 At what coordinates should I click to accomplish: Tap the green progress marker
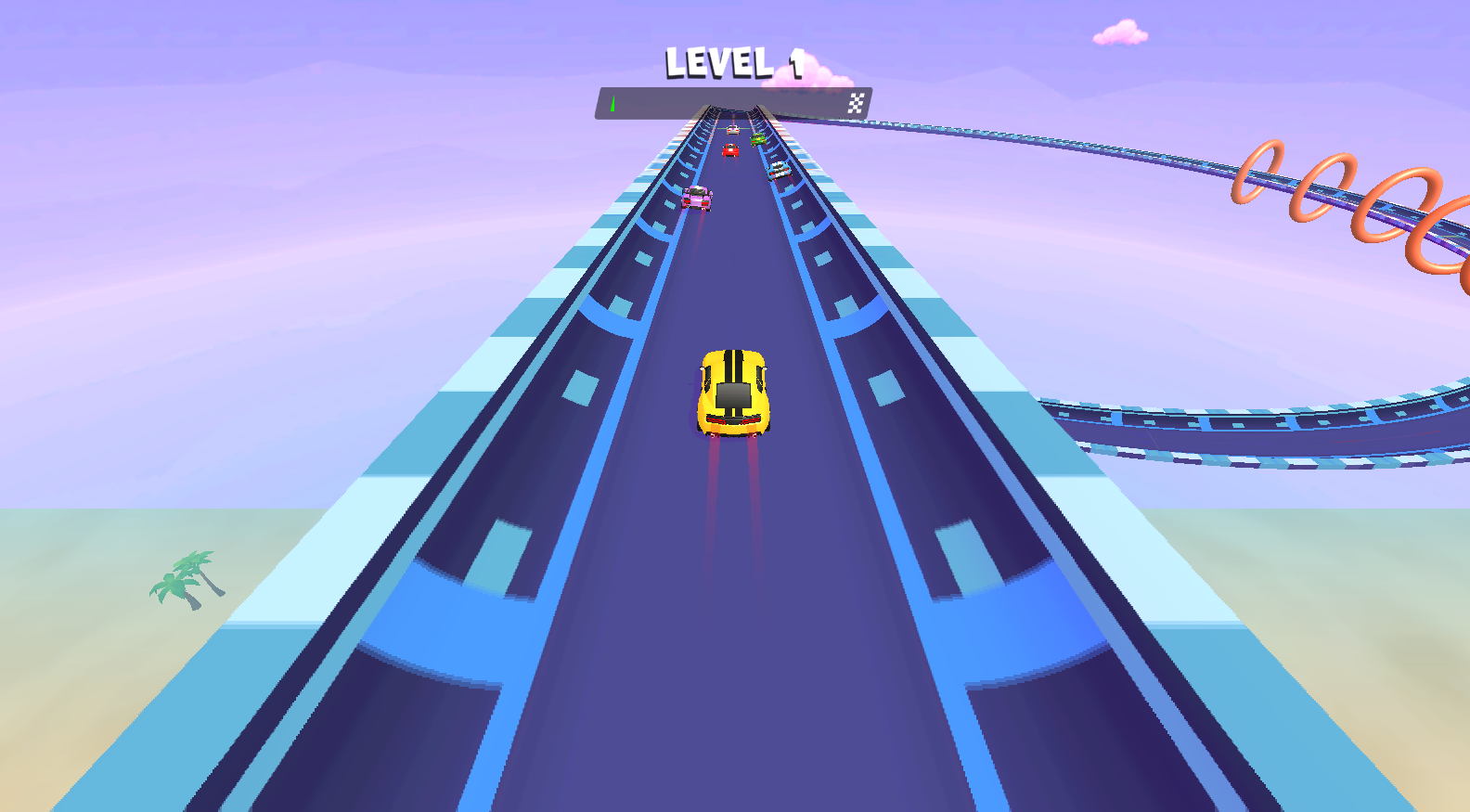click(612, 102)
